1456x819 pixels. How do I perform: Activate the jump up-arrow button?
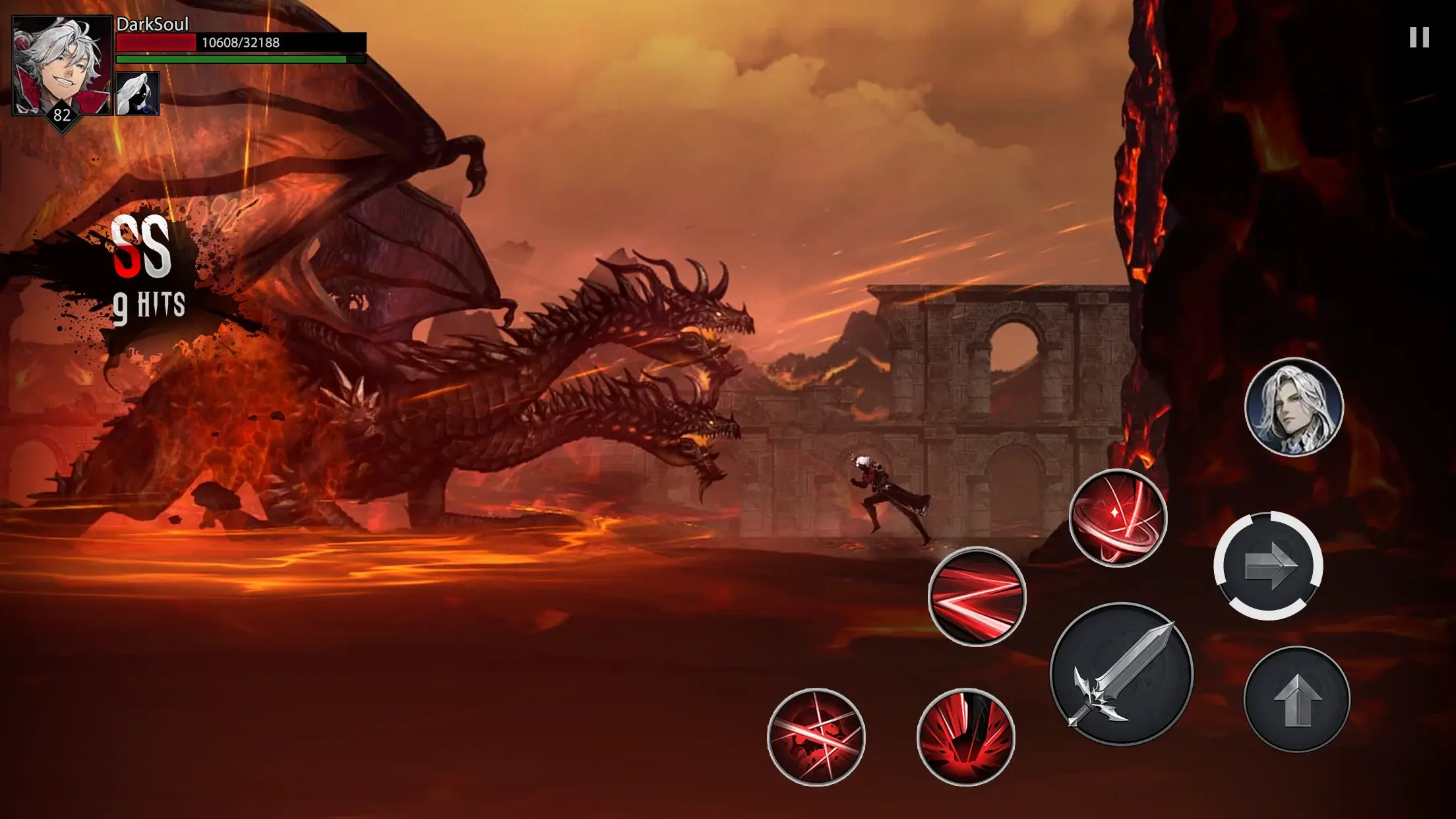[x=1296, y=700]
